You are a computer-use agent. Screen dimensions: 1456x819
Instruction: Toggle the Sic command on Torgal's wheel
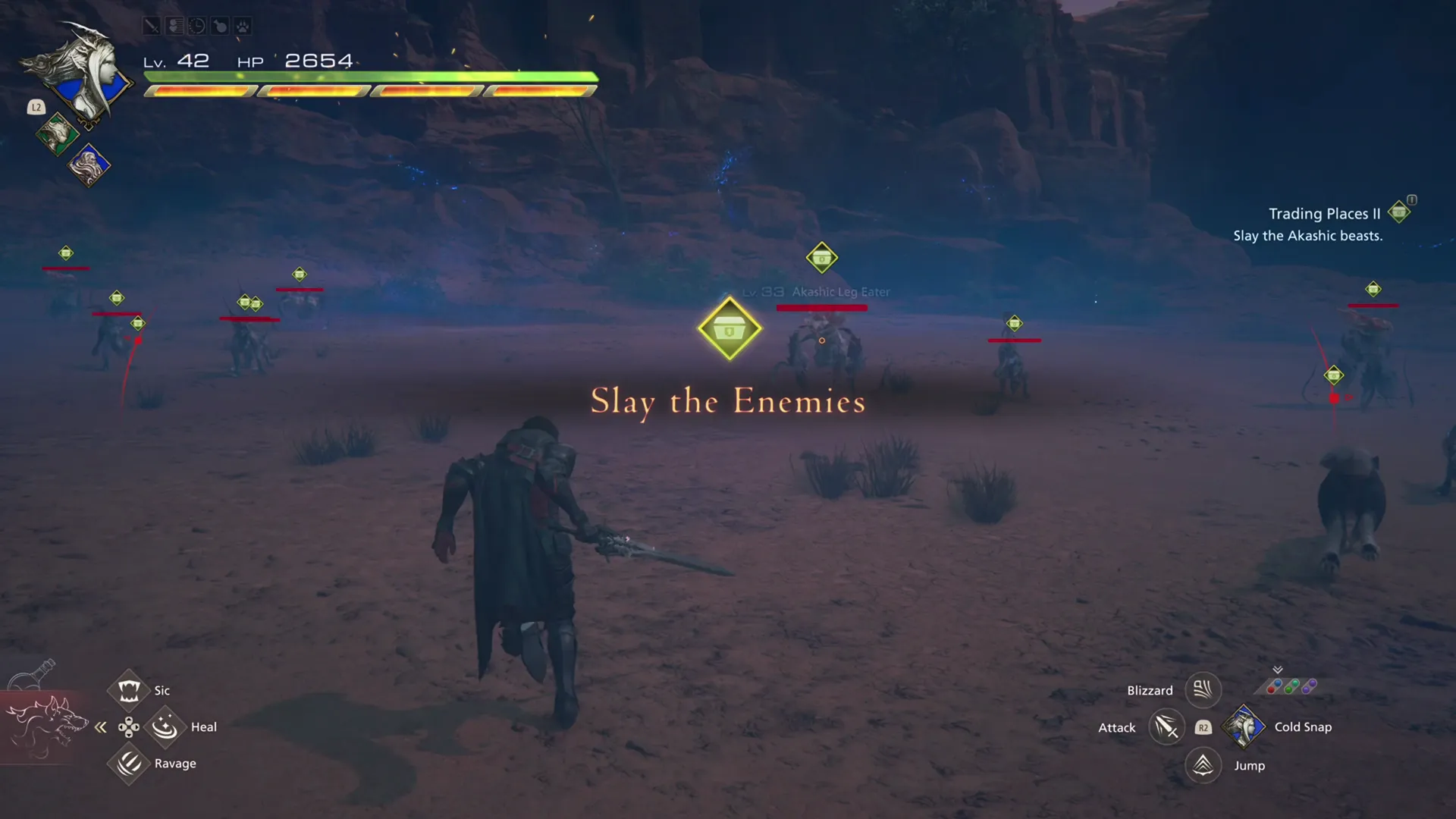[x=129, y=689]
